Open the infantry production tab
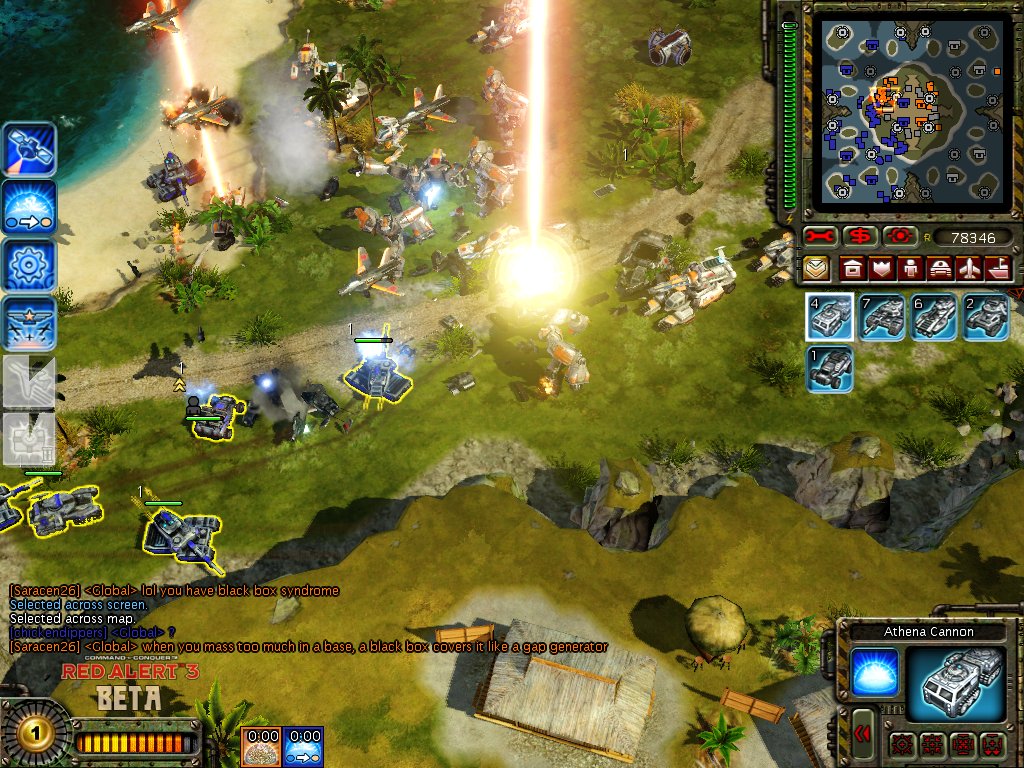 (x=911, y=268)
